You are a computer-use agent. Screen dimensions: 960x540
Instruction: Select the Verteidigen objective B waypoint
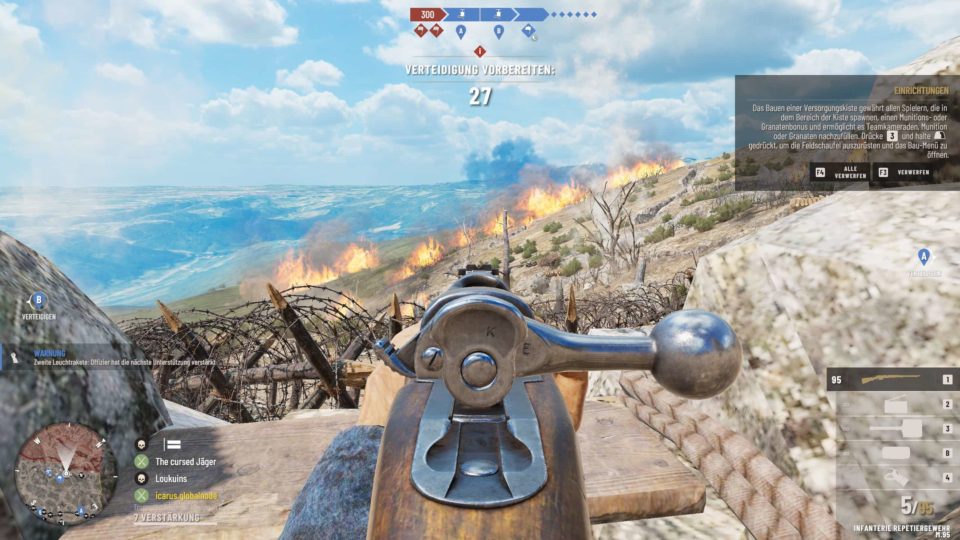39,300
